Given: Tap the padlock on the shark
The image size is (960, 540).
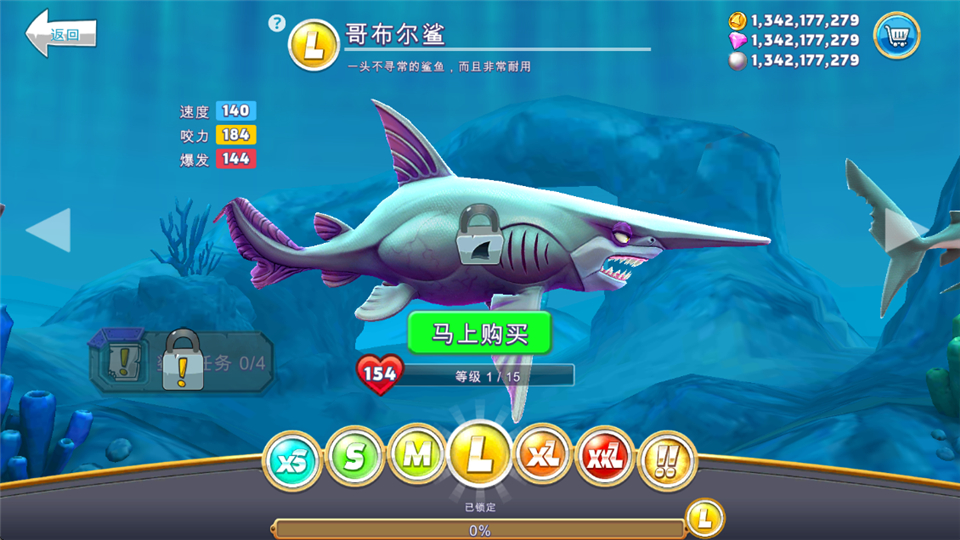Looking at the screenshot, I should pos(479,234).
